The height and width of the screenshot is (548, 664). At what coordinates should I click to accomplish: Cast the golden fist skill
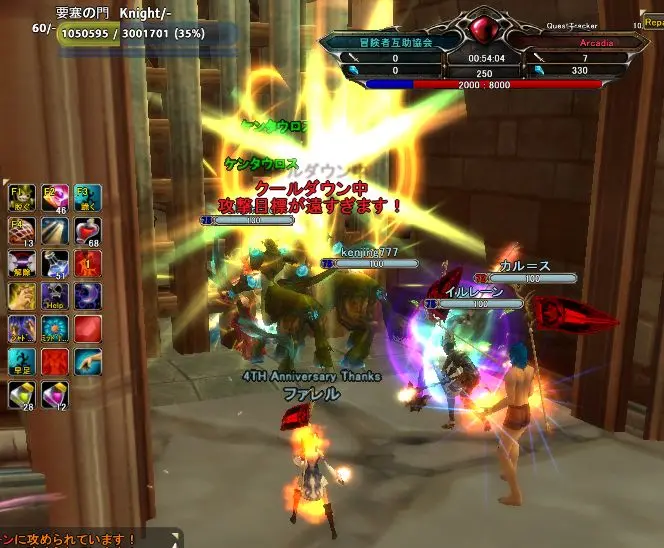point(22,296)
